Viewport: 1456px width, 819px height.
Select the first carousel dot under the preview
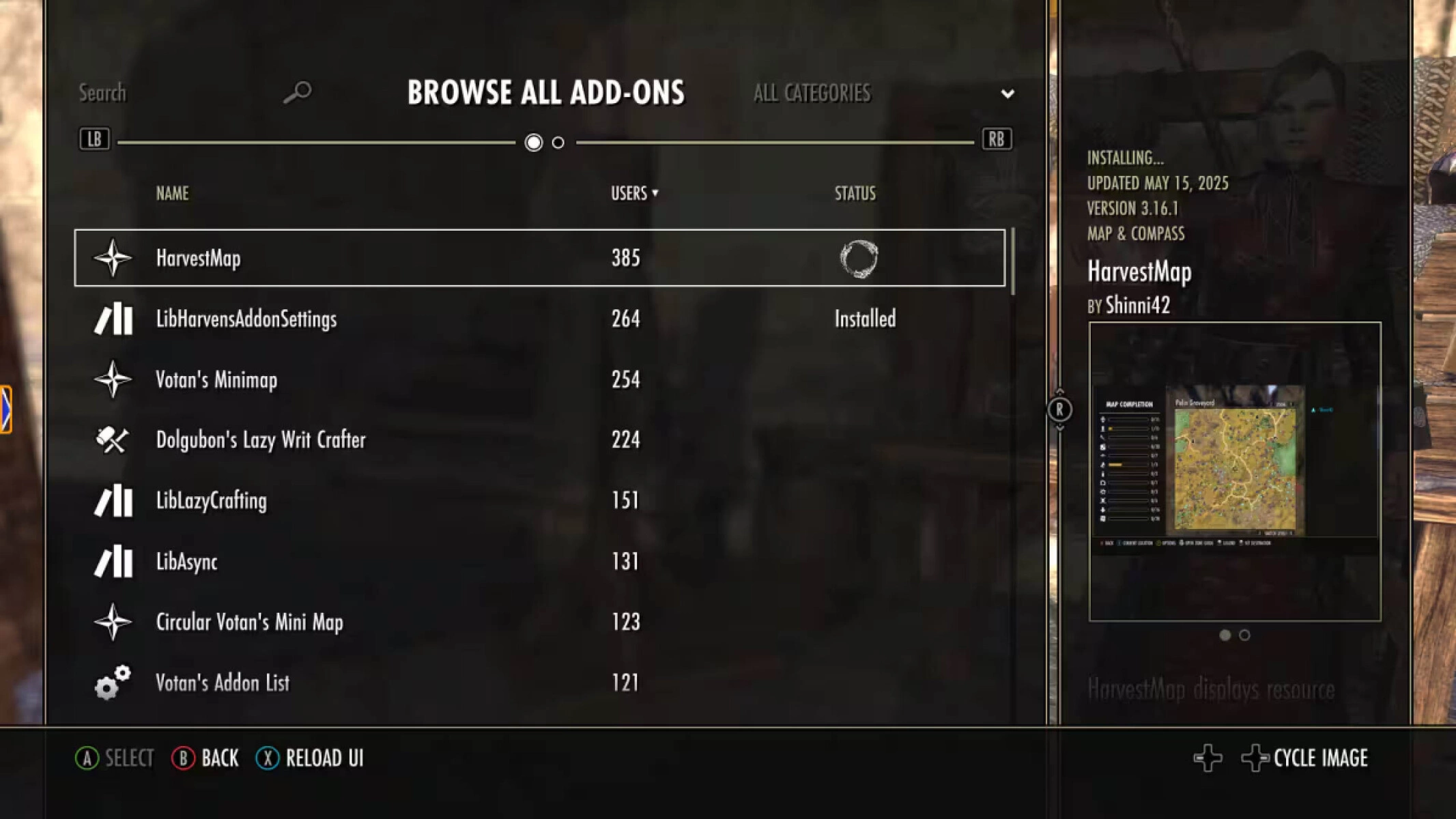(x=1225, y=636)
